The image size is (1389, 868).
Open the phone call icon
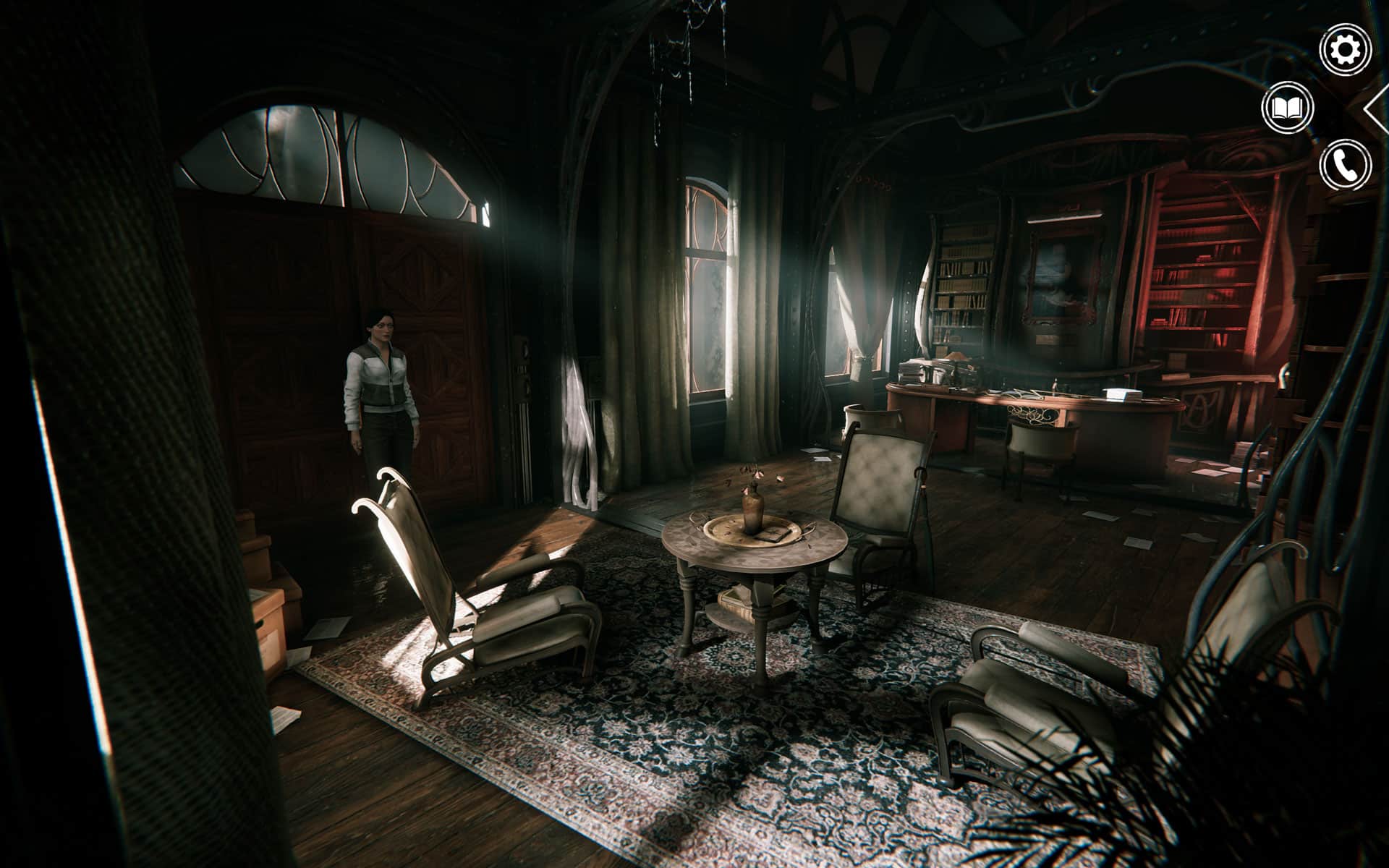1345,166
